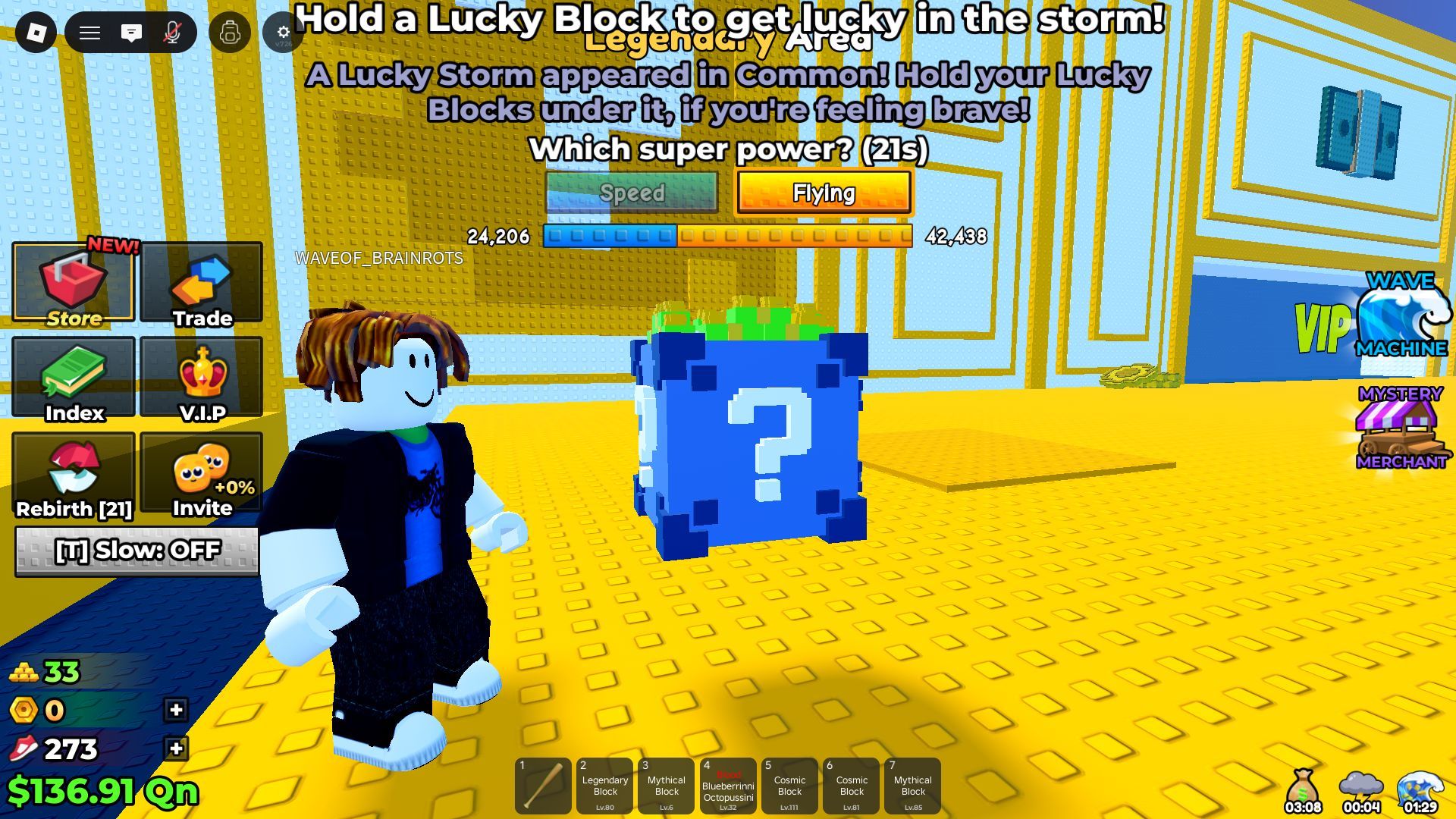Open the Index book
The image size is (1456, 819).
pos(73,379)
